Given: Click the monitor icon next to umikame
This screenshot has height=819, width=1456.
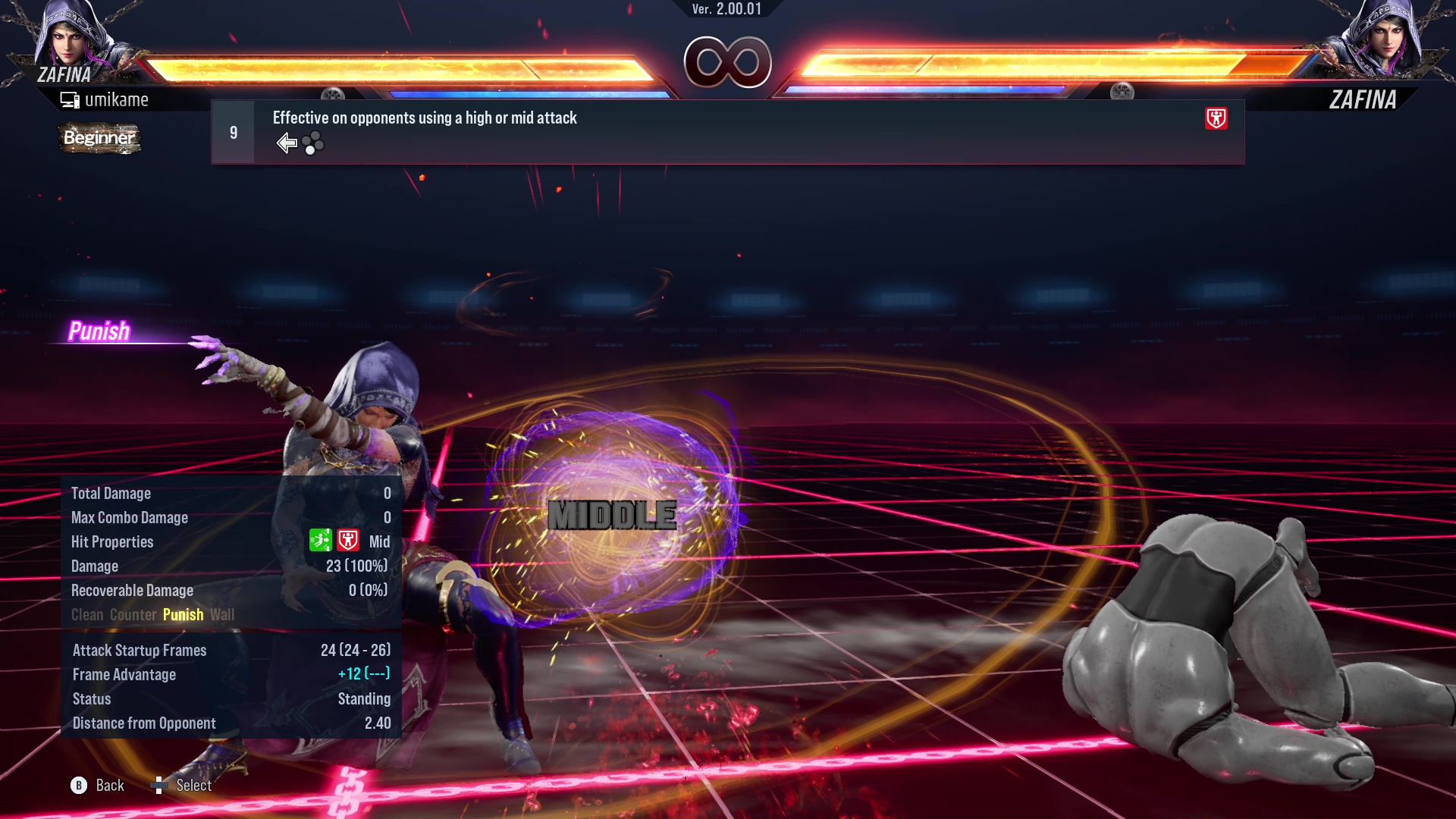Looking at the screenshot, I should [x=70, y=99].
